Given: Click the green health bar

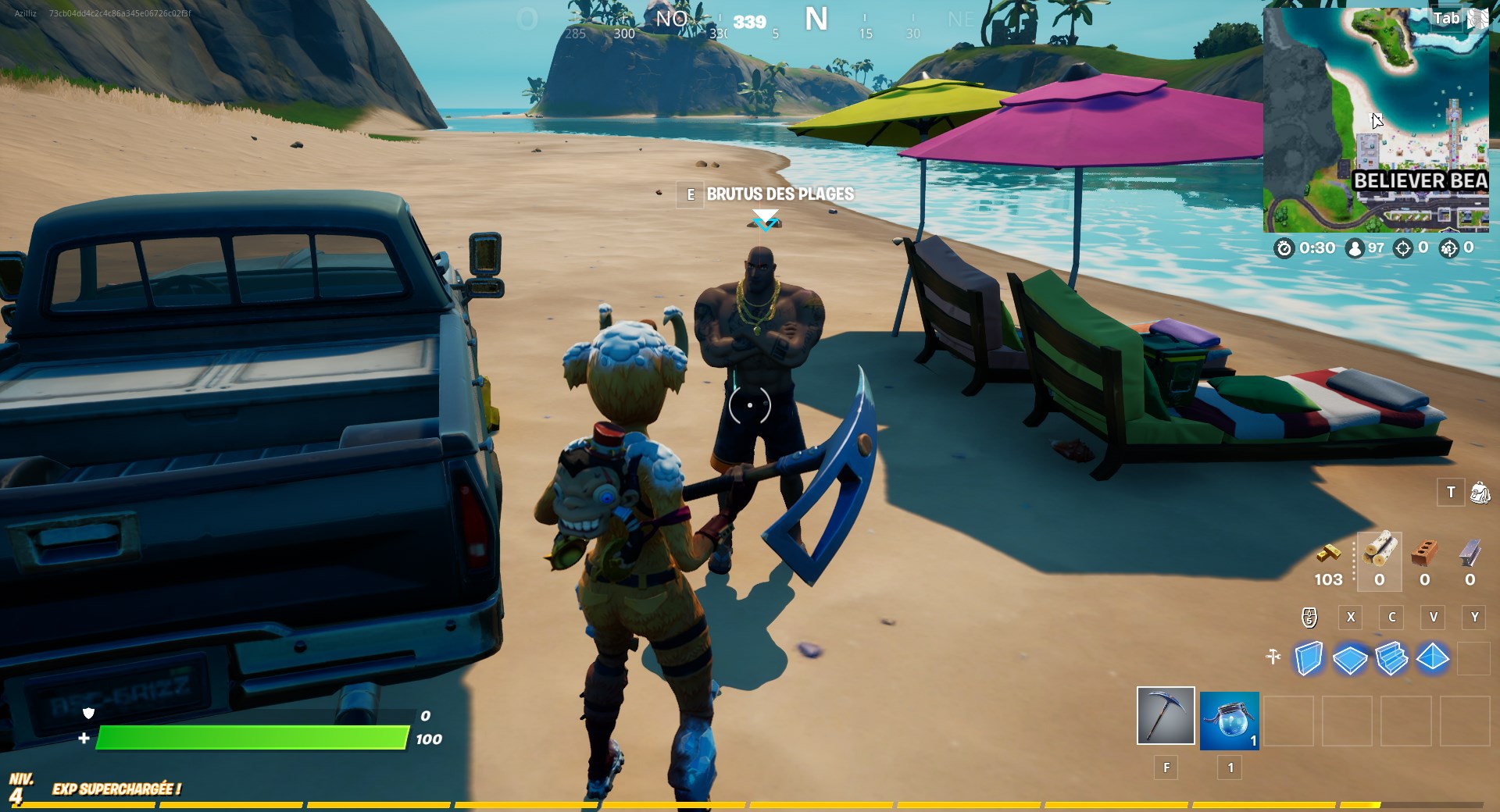Looking at the screenshot, I should click(x=250, y=737).
